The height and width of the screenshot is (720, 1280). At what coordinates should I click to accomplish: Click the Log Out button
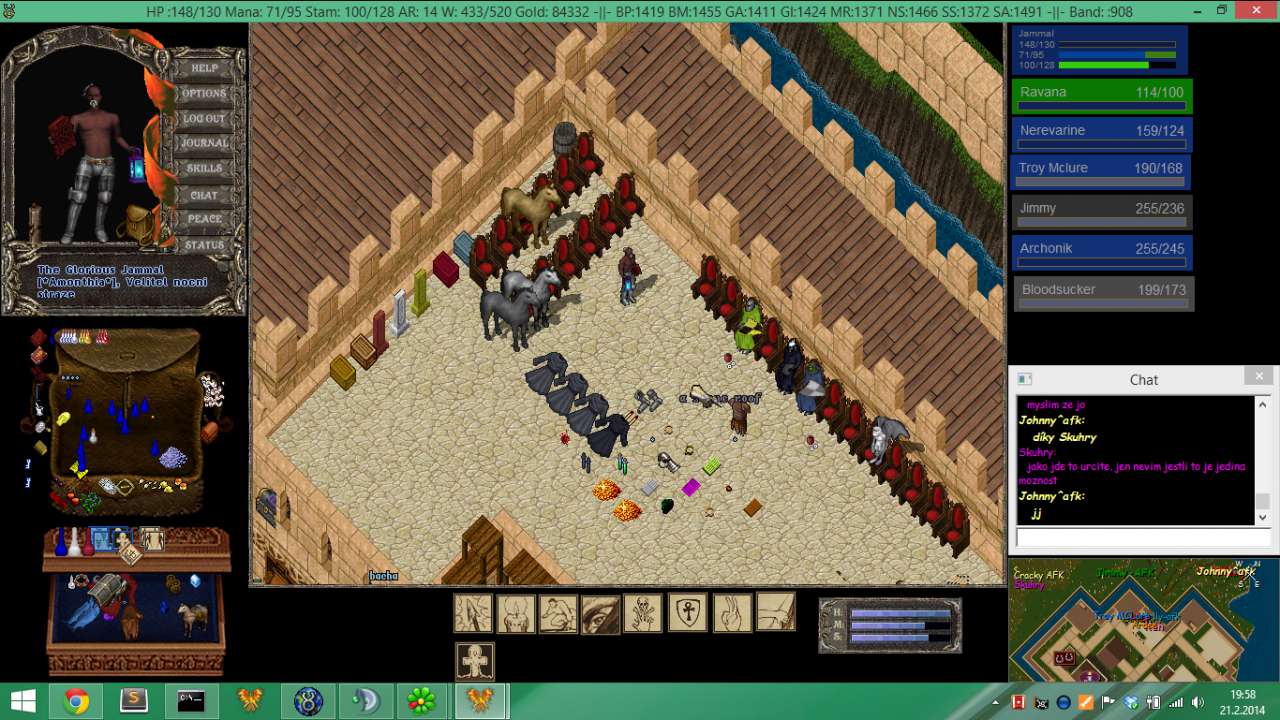[x=204, y=118]
